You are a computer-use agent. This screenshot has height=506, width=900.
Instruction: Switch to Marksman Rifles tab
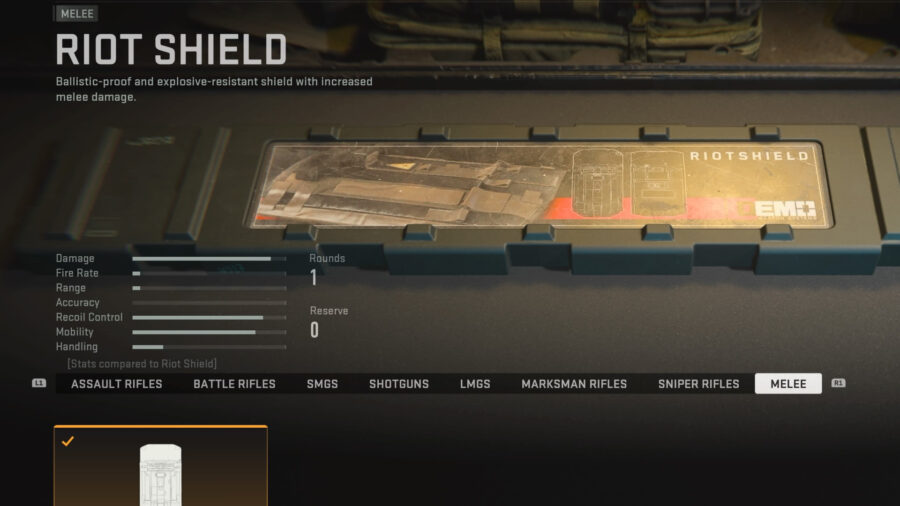point(574,384)
